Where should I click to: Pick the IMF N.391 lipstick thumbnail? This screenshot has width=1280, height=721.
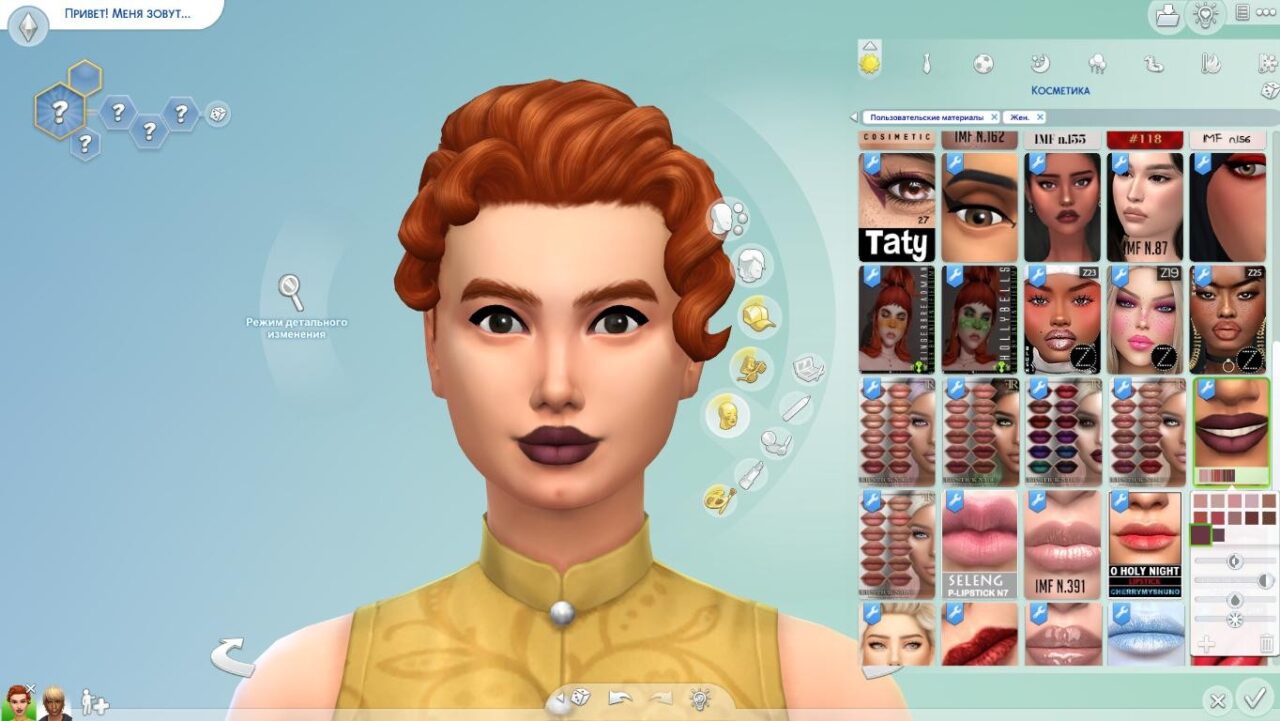point(1062,544)
